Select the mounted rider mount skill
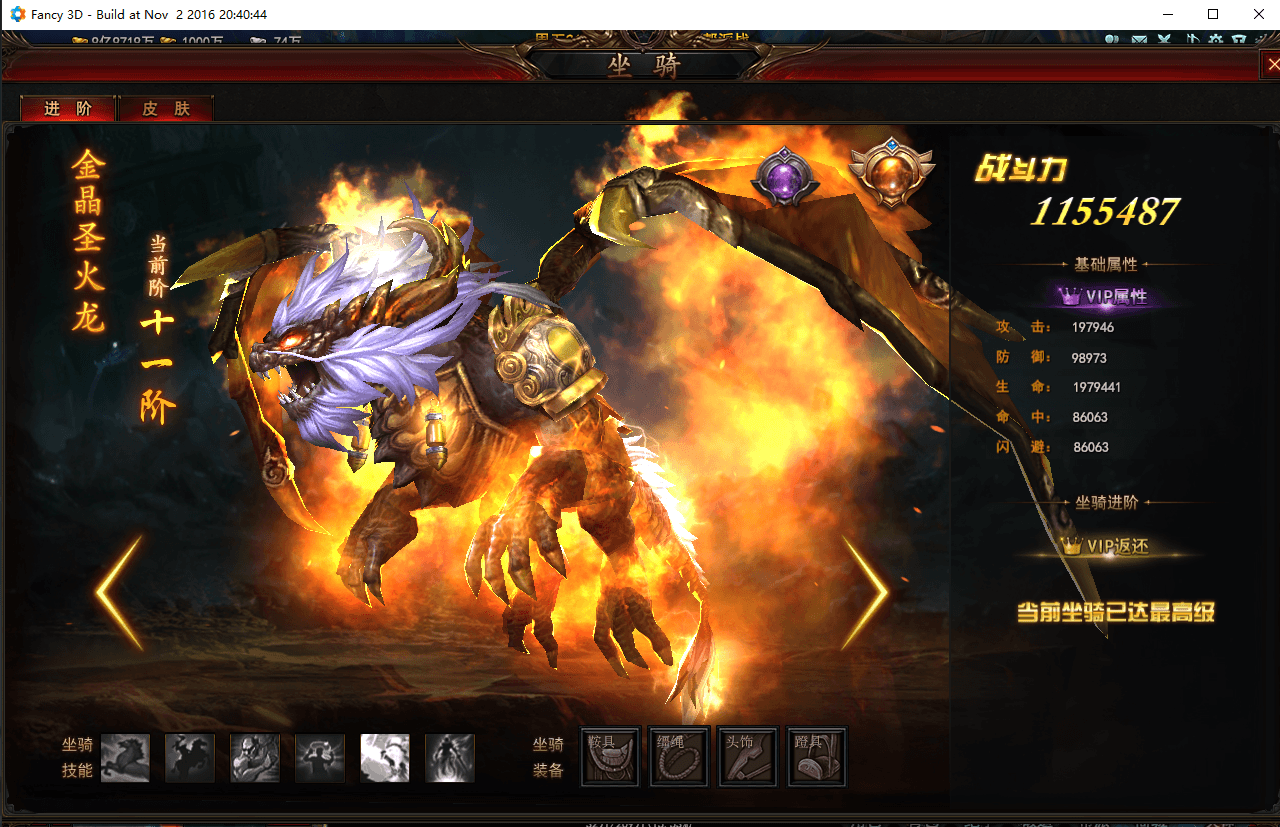The image size is (1280, 827). click(190, 757)
